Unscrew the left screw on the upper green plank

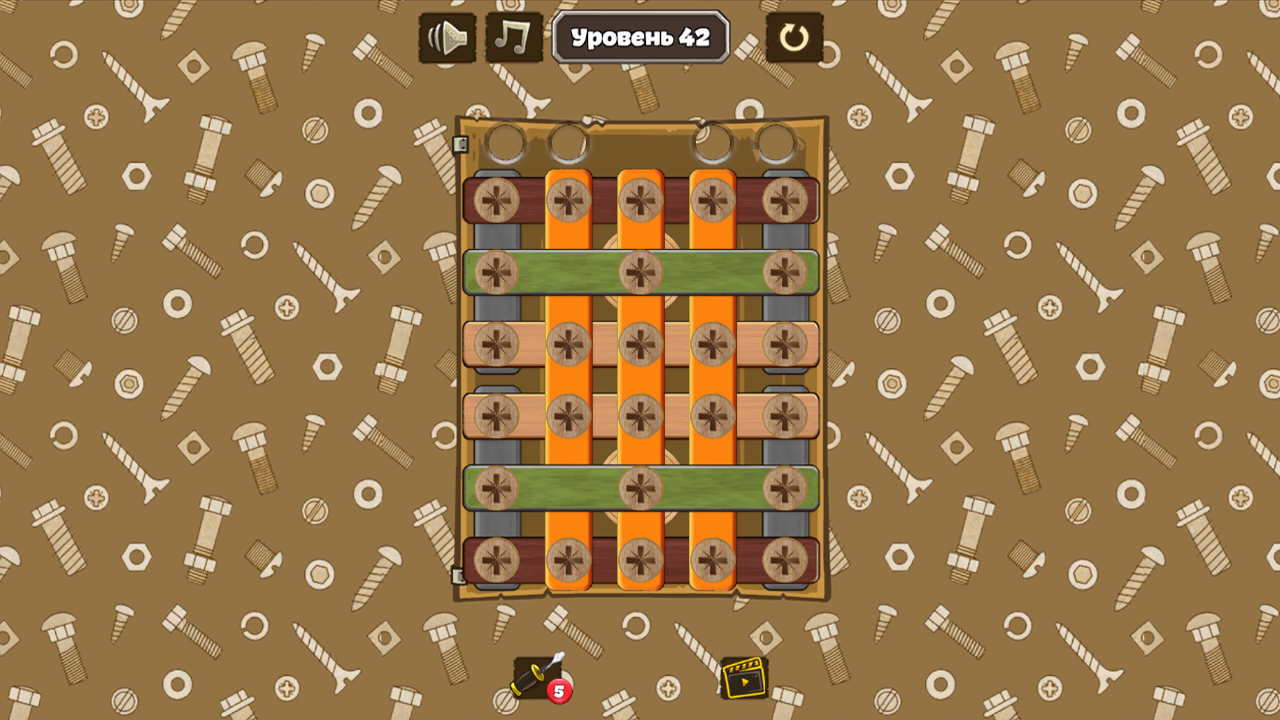coord(497,273)
